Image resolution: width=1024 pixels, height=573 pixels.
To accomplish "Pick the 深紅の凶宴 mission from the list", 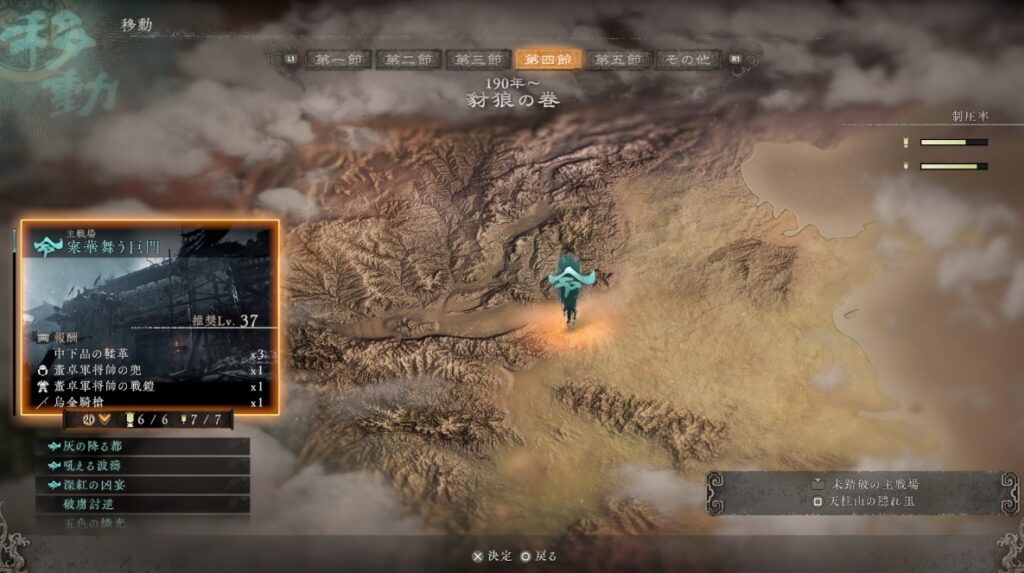I will click(144, 485).
